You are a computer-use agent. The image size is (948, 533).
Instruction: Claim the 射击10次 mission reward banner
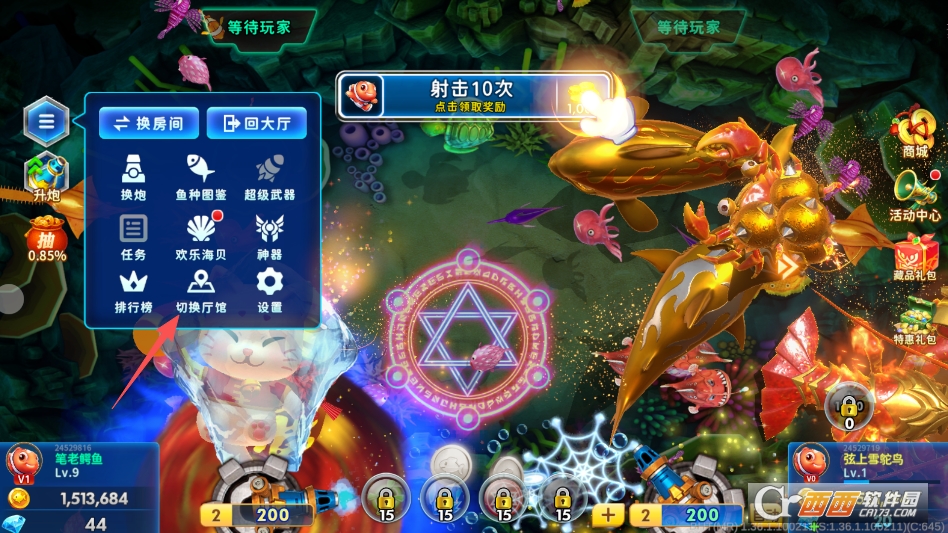(472, 95)
